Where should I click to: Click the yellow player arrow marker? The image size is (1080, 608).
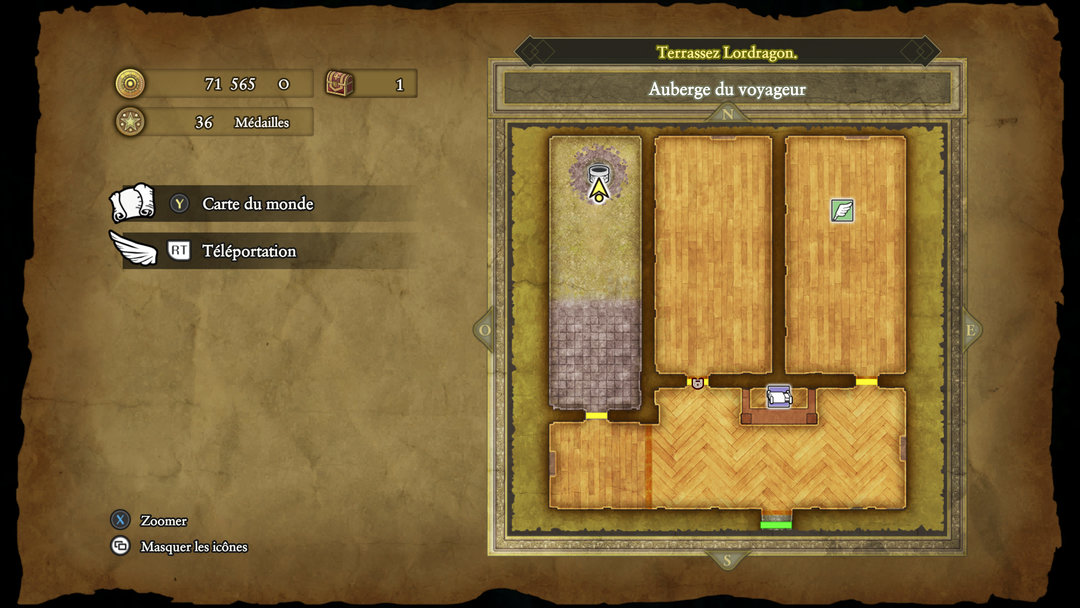(598, 190)
